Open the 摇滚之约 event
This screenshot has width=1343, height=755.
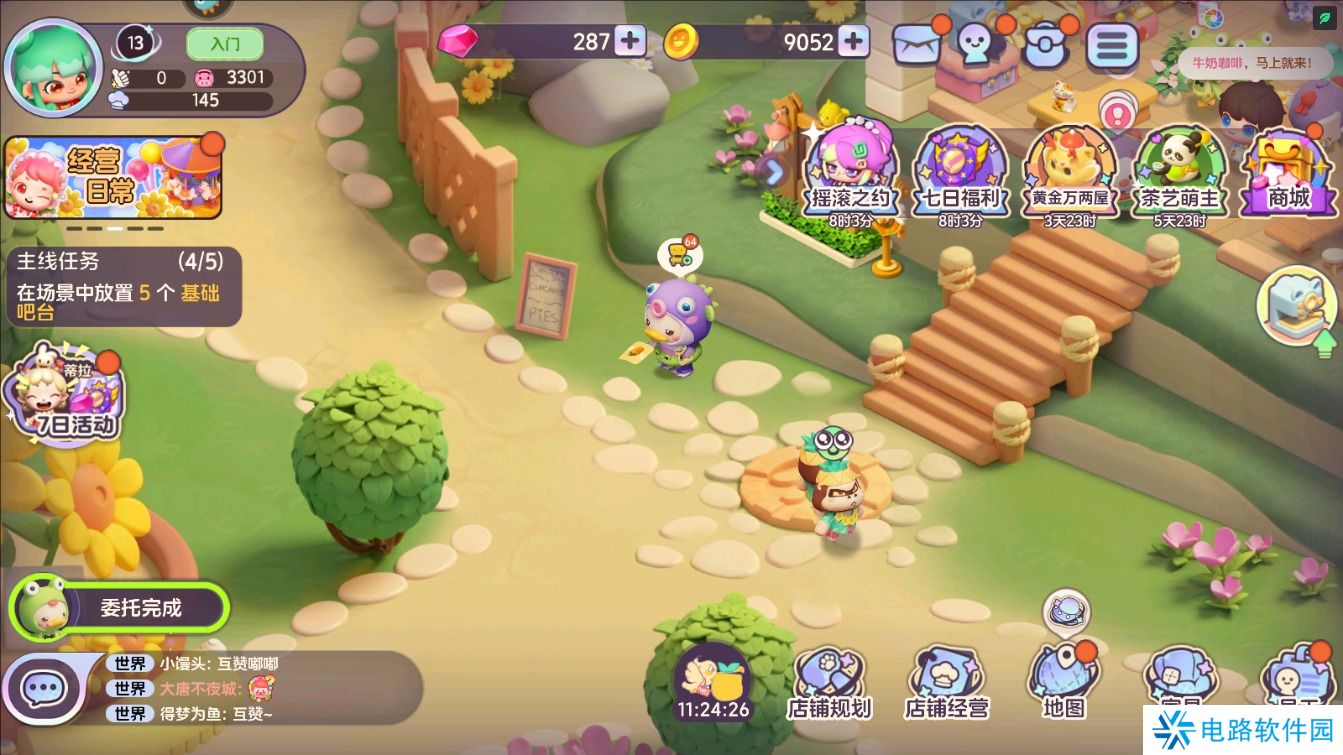tap(851, 170)
